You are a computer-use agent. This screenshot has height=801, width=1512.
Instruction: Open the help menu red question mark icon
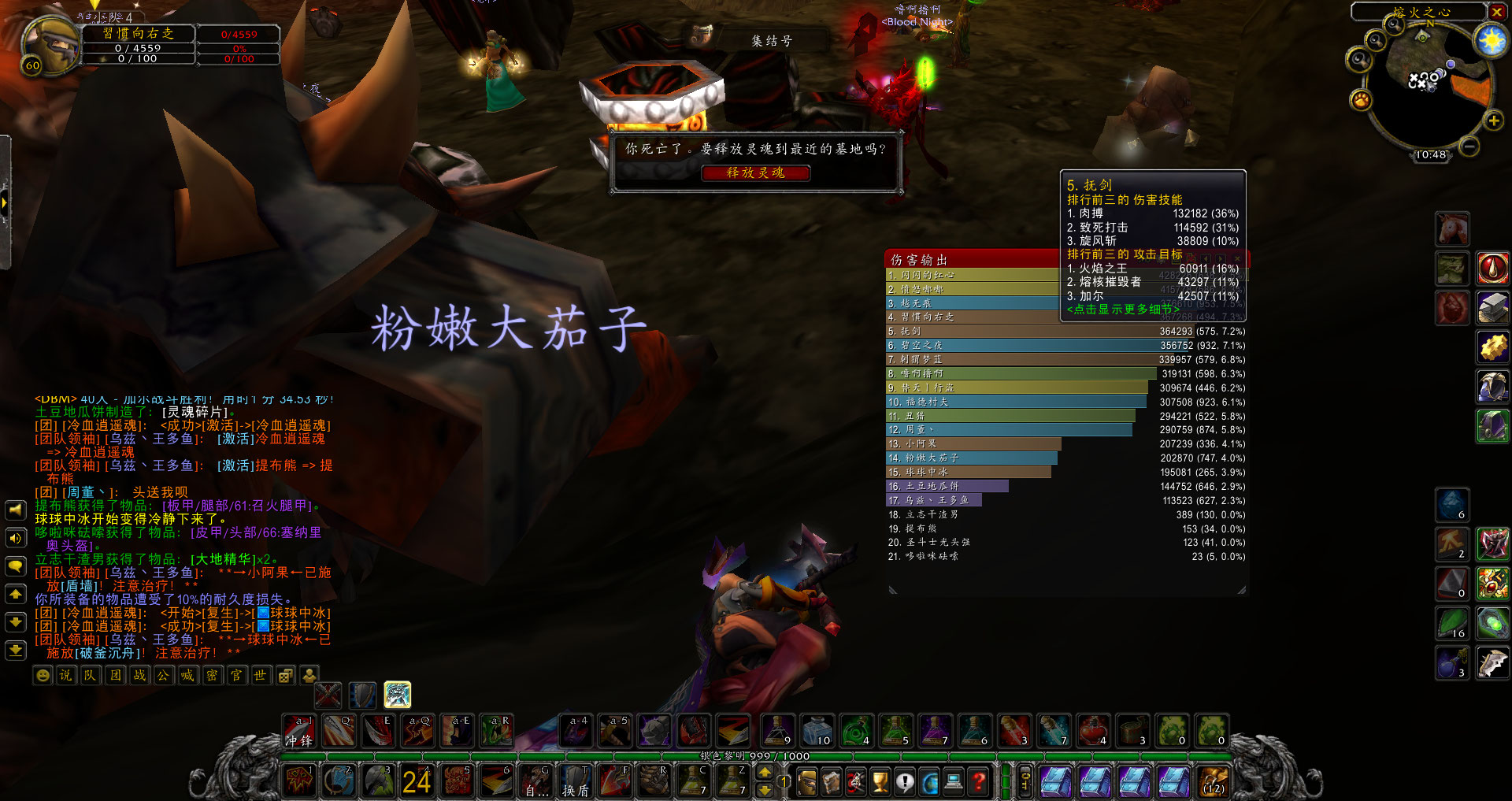point(978,781)
